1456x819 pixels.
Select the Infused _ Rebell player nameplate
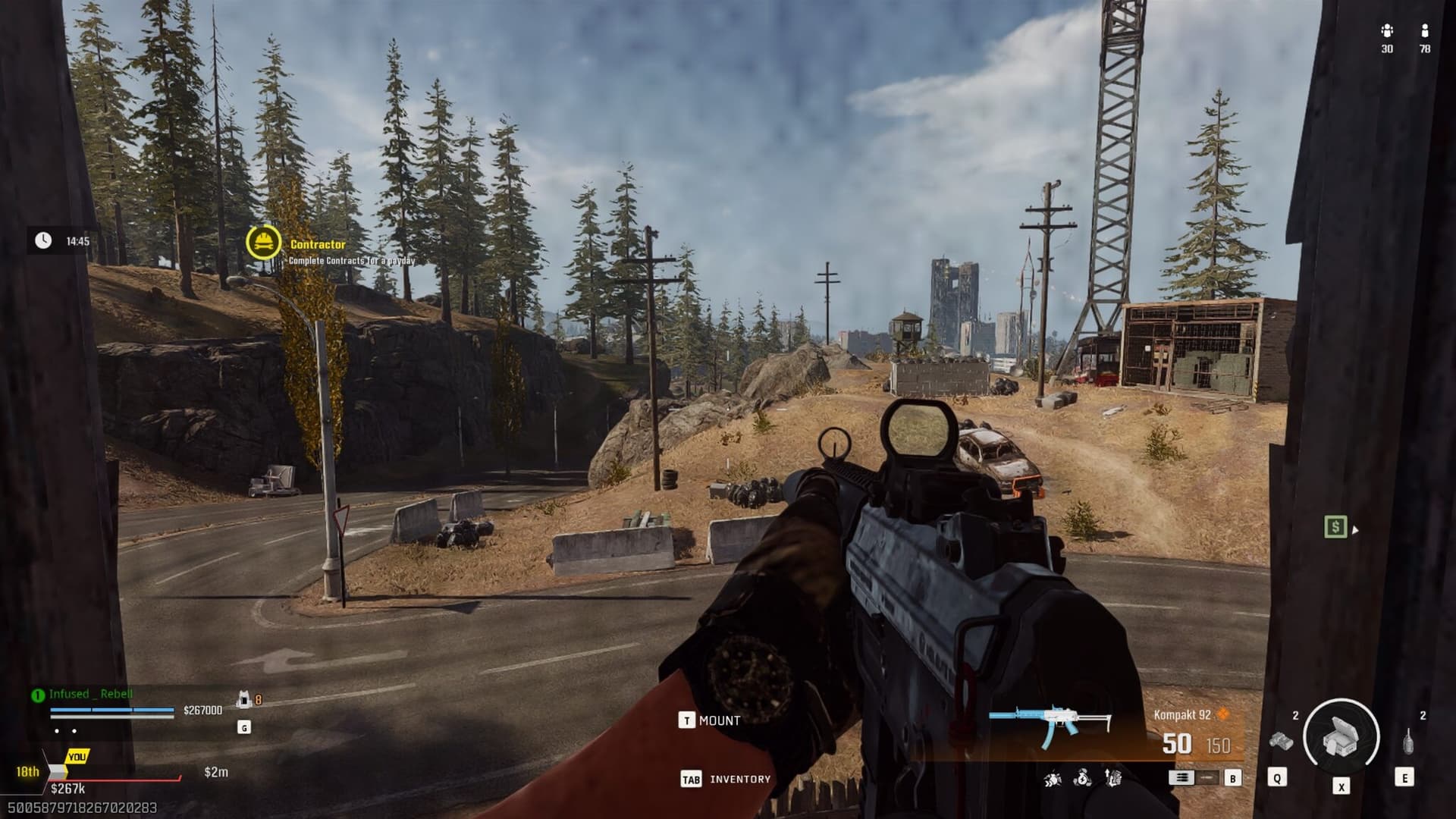(x=91, y=695)
